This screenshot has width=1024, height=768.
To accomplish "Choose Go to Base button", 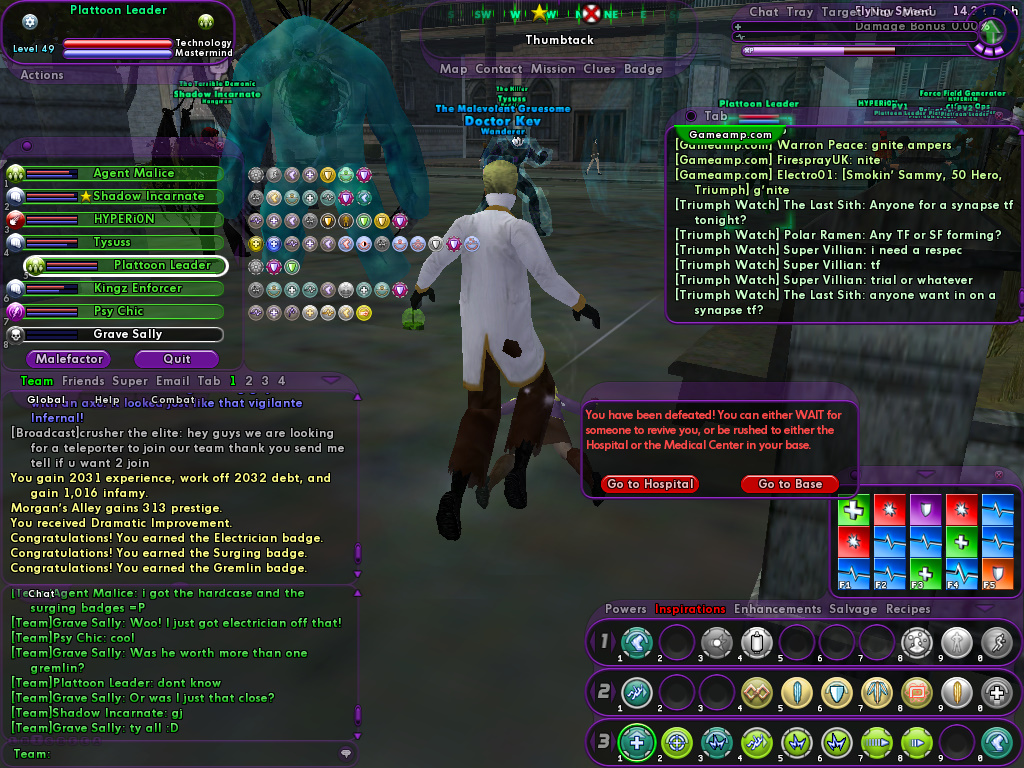I will point(790,484).
